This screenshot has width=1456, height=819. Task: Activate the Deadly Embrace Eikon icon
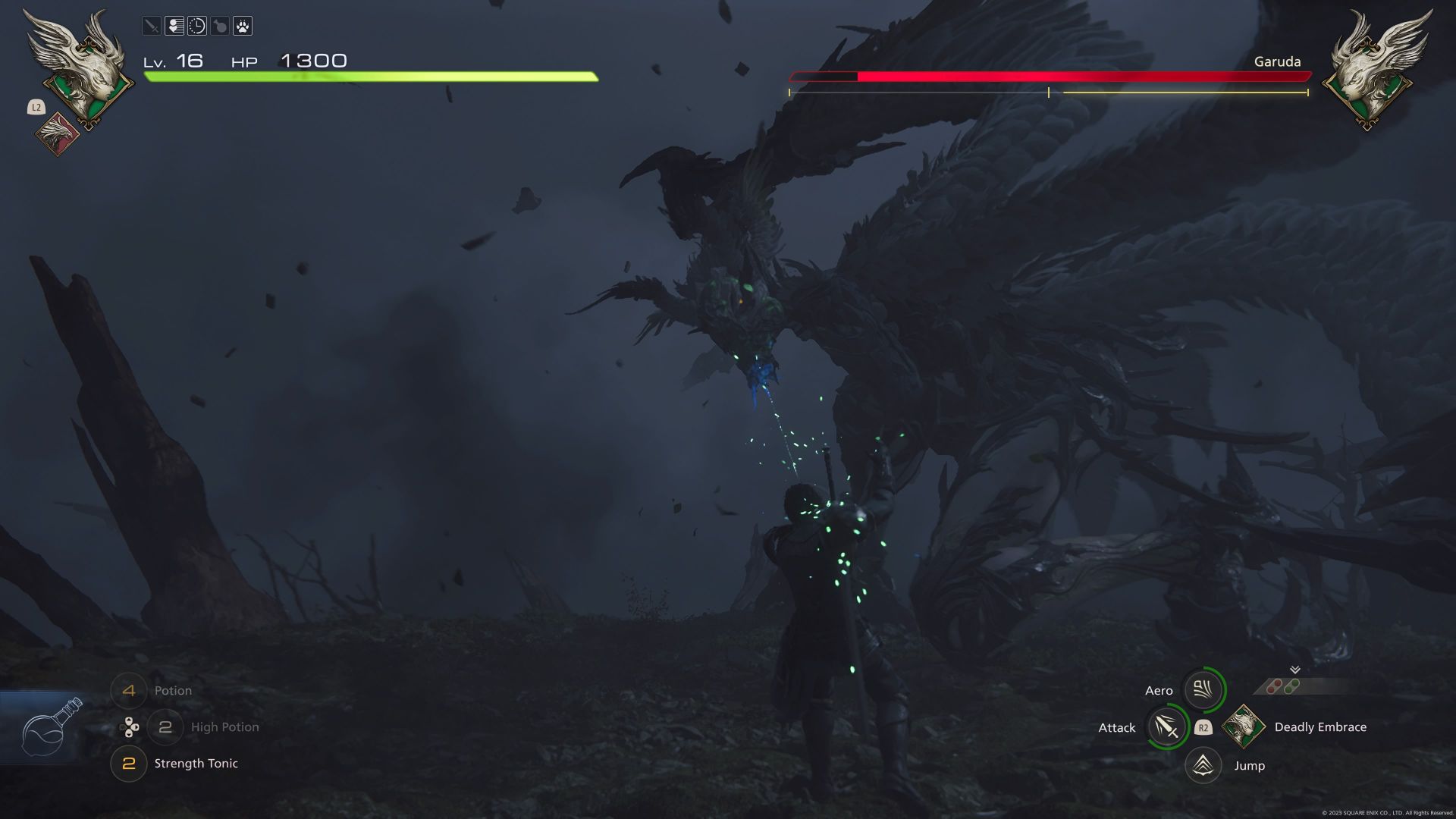pyautogui.click(x=1243, y=726)
